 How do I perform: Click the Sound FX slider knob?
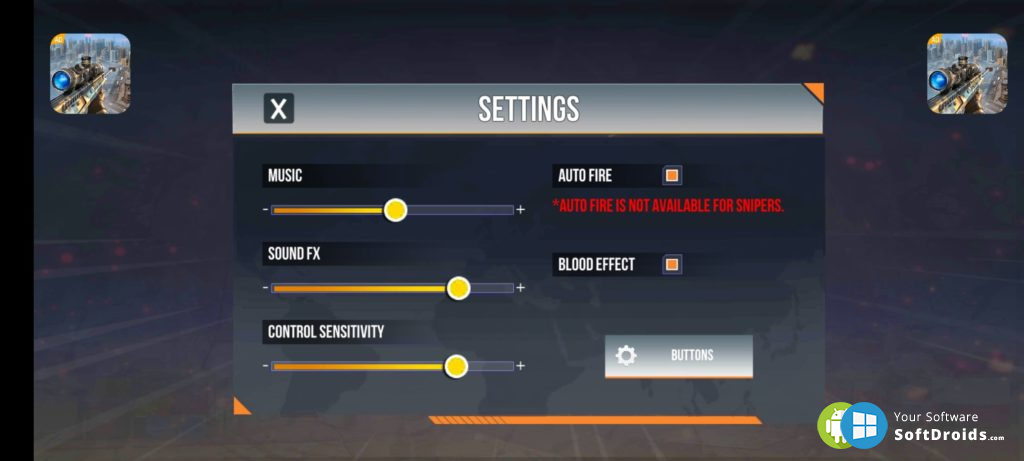[458, 288]
